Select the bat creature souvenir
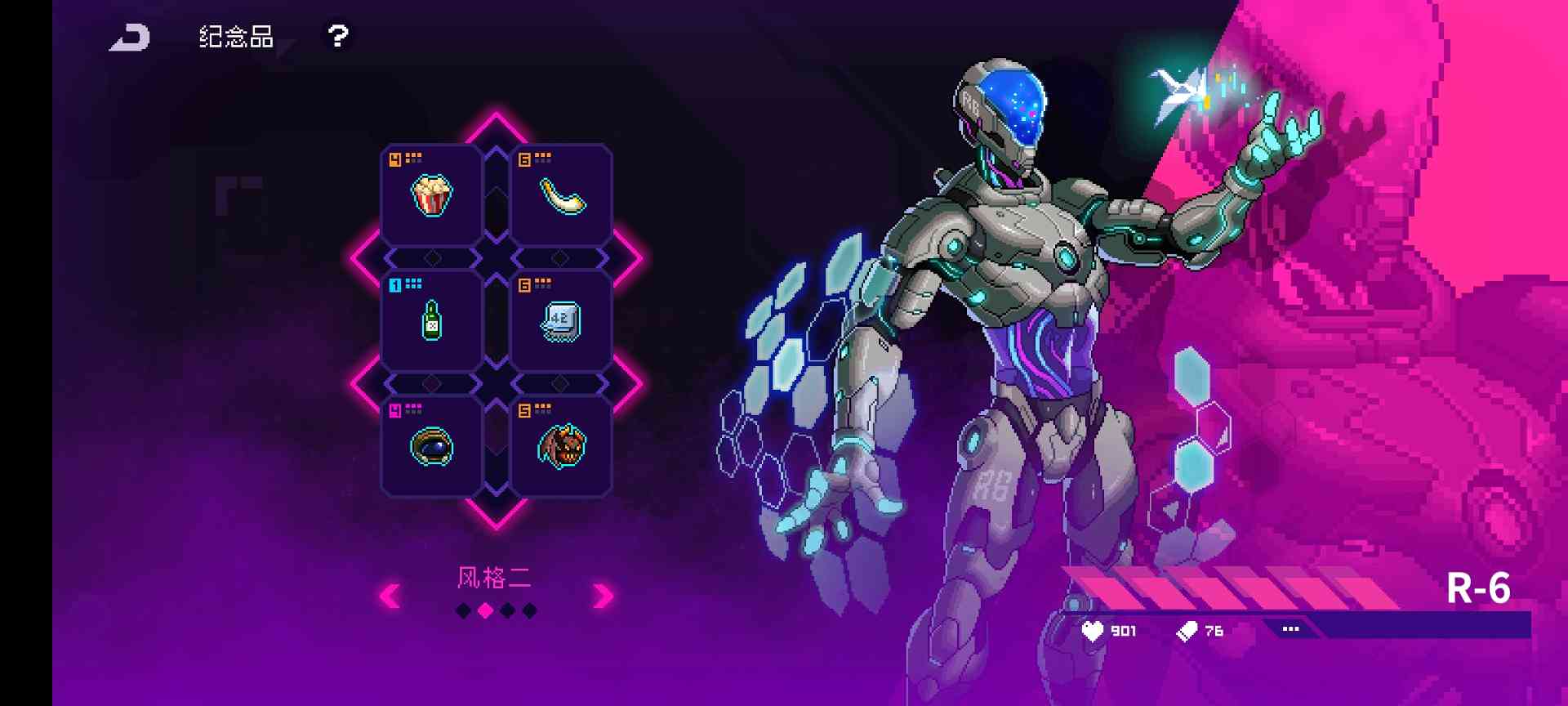Image resolution: width=1568 pixels, height=706 pixels. [x=560, y=447]
